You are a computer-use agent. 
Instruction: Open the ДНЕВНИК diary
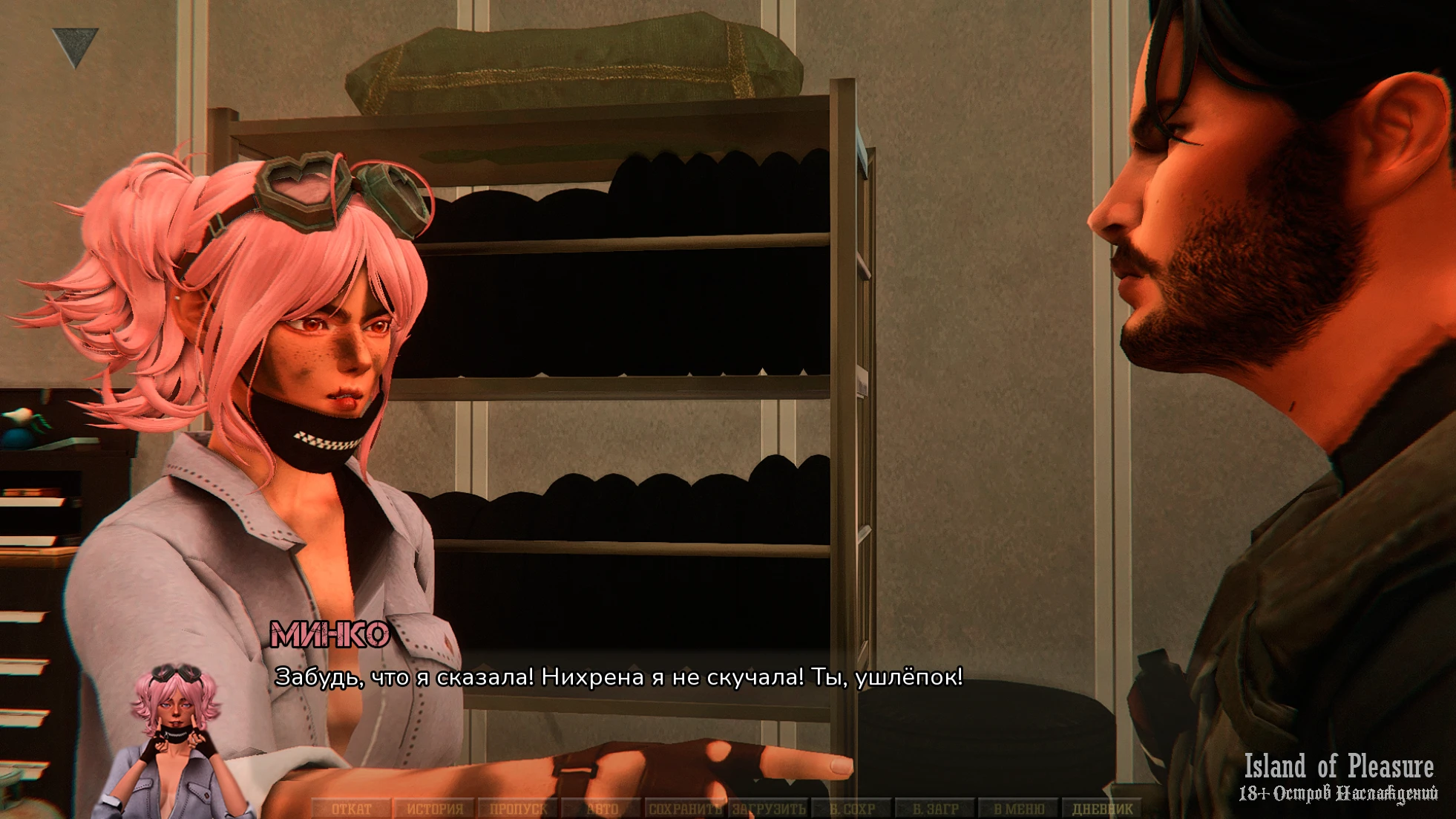[1103, 809]
